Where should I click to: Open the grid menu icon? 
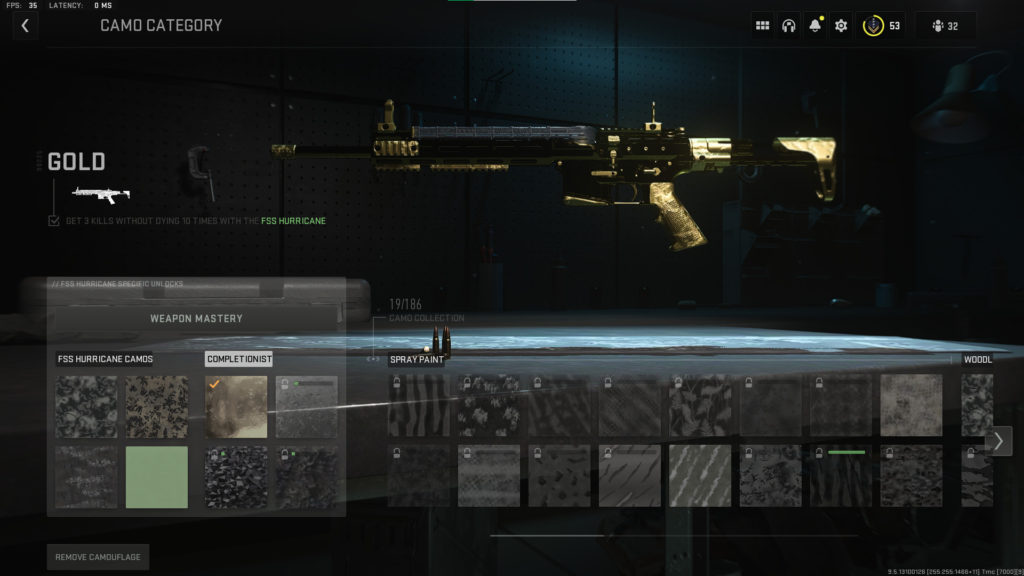[763, 26]
